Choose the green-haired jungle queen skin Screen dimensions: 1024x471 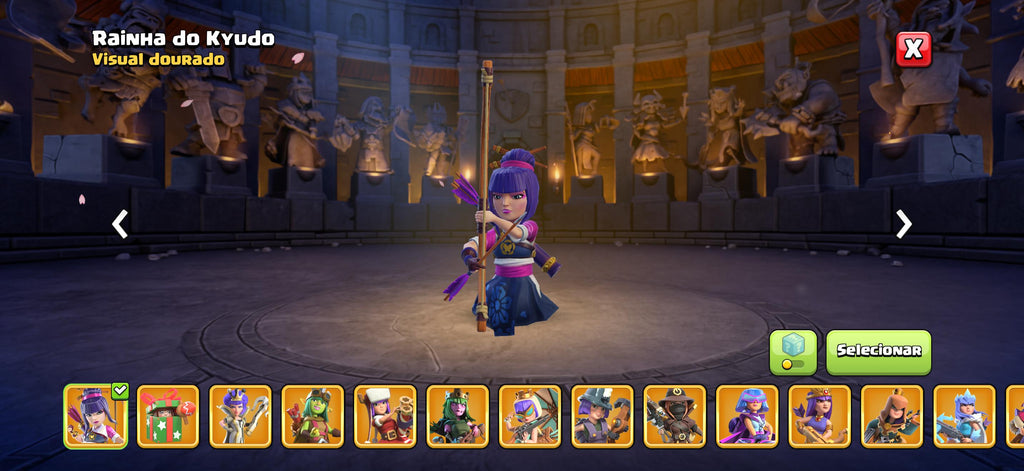(x=458, y=416)
